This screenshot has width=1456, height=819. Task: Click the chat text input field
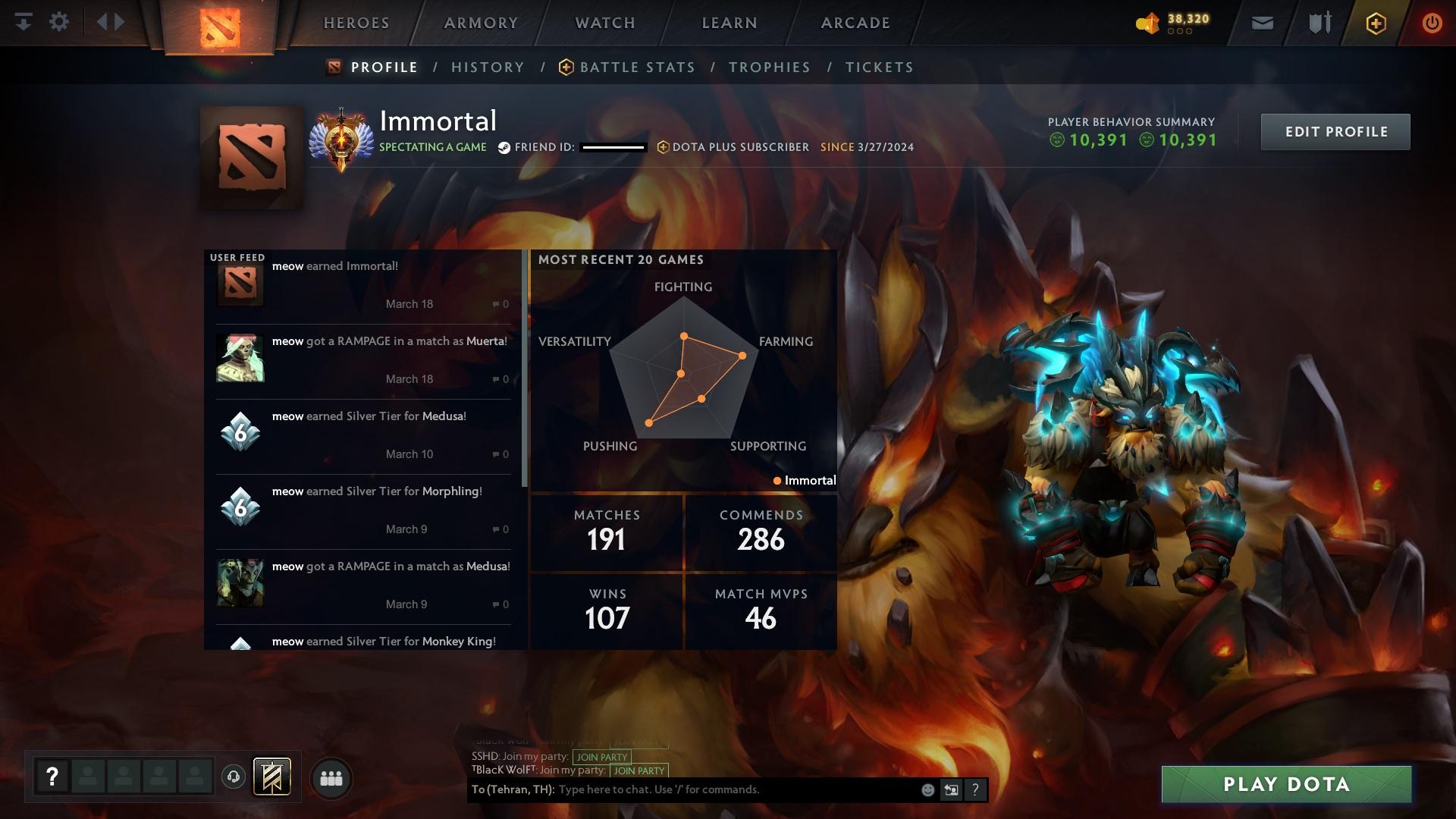coord(736,790)
